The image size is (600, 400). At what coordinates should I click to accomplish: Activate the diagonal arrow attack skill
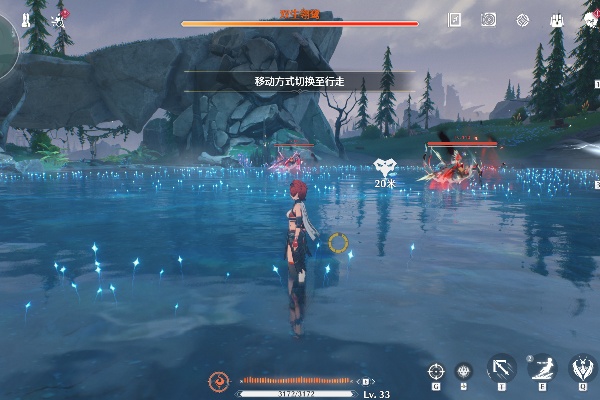tap(500, 368)
